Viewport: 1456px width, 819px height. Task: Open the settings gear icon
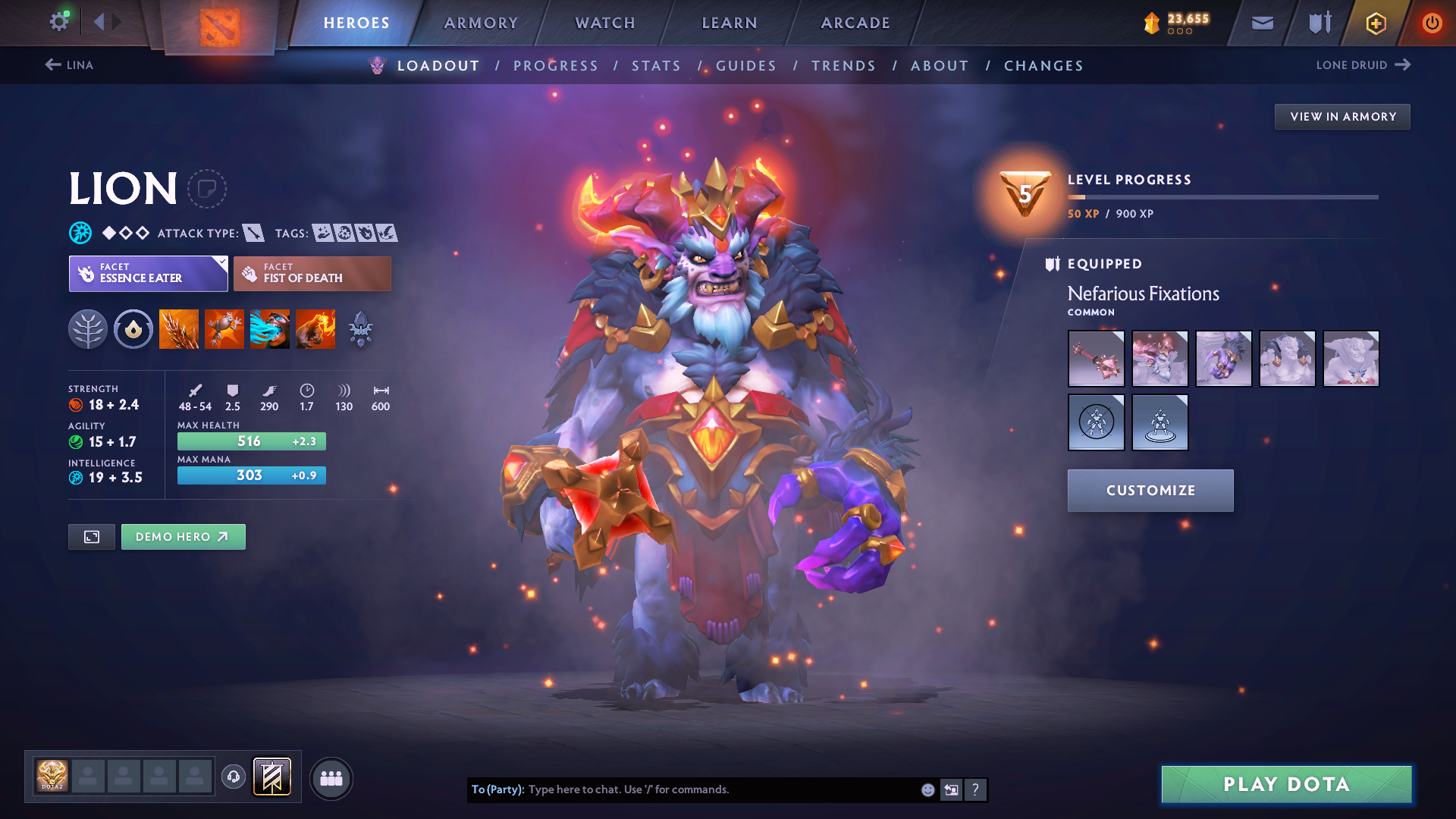tap(59, 21)
